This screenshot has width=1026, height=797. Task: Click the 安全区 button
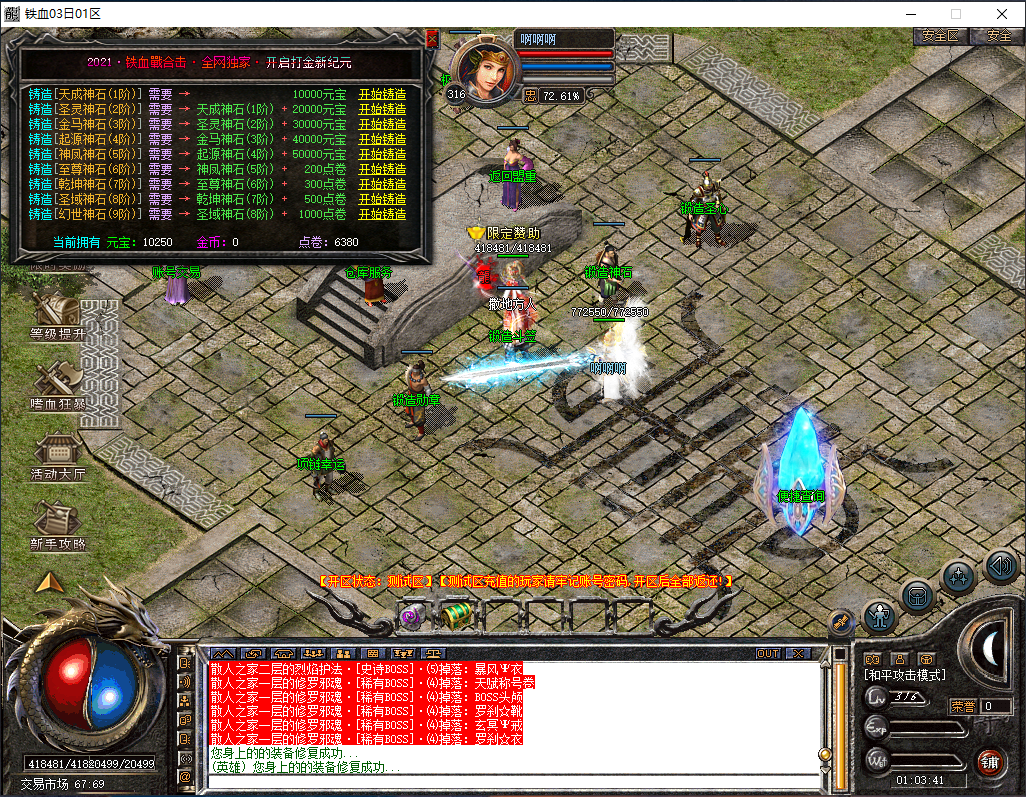(x=940, y=36)
